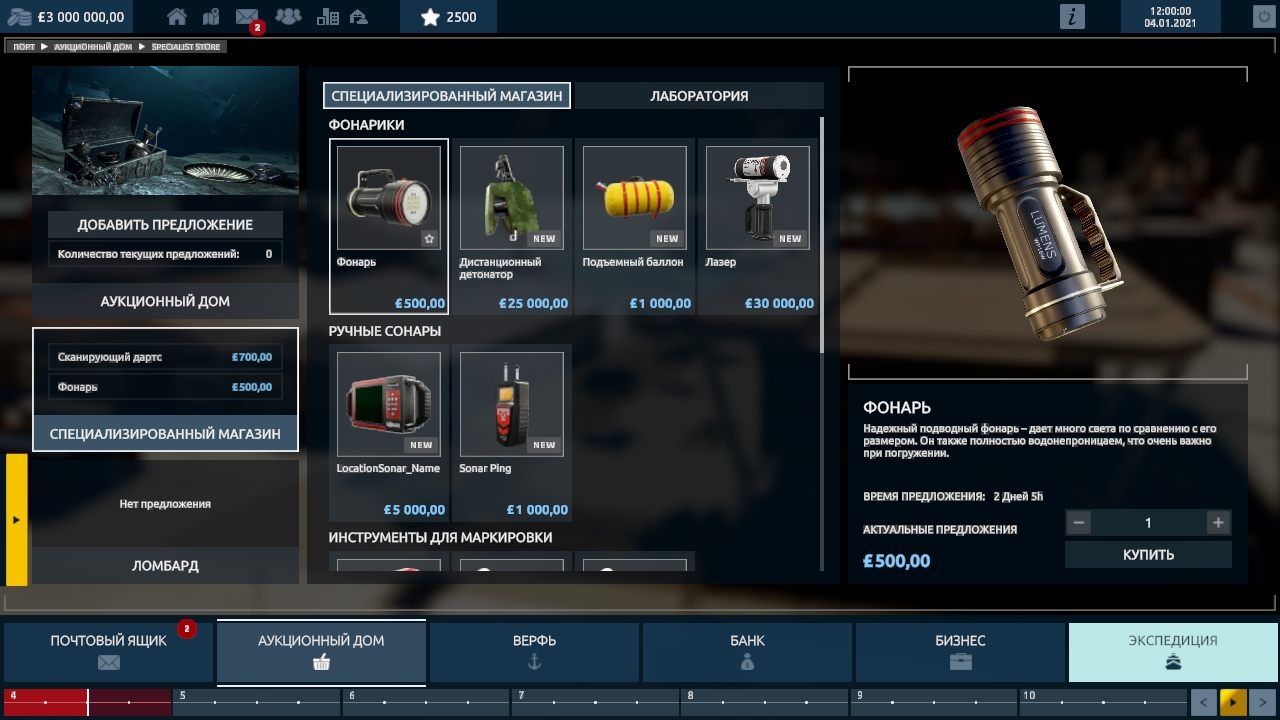The height and width of the screenshot is (720, 1280).
Task: Switch to the ЛАБОРАТОРИЯ tab
Action: (x=699, y=96)
